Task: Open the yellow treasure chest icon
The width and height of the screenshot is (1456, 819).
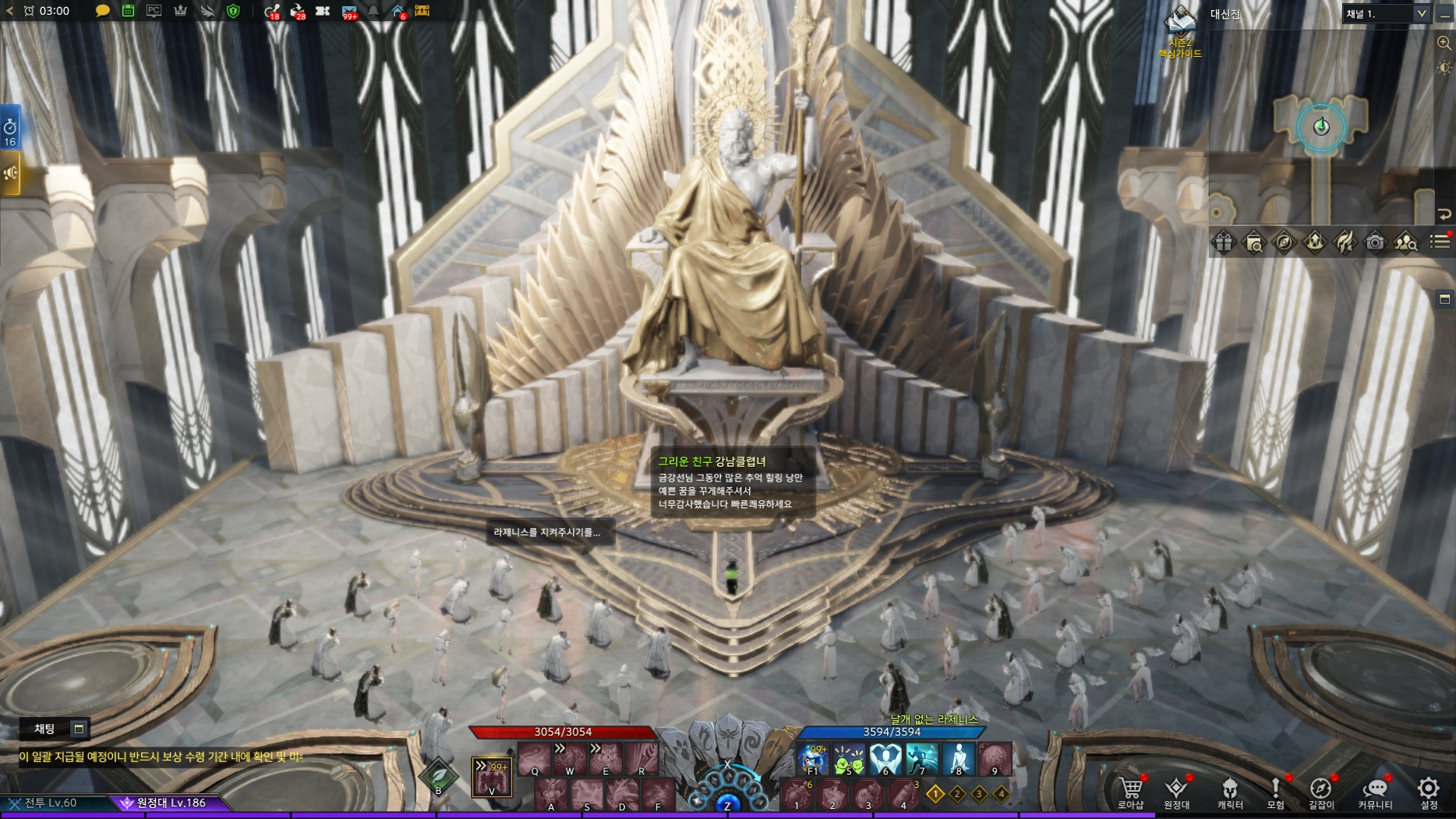Action: 422,11
